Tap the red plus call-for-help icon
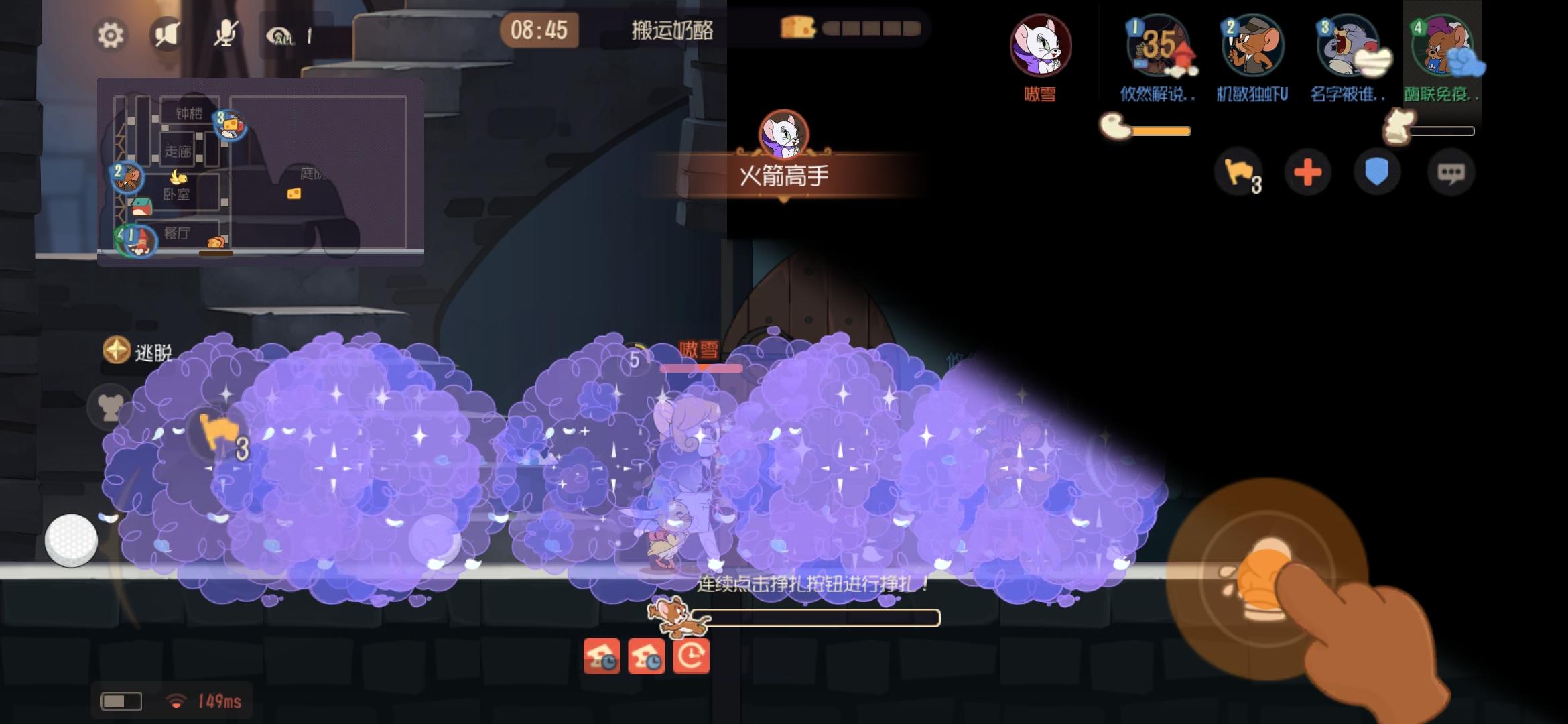Viewport: 1568px width, 724px height. (x=1307, y=172)
